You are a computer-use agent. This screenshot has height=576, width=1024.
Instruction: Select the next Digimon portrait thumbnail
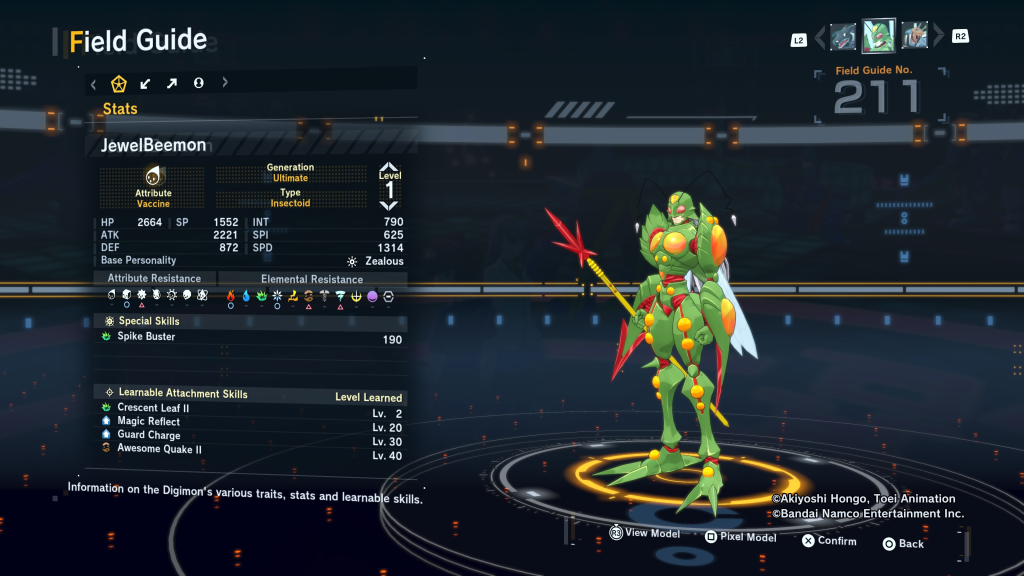pyautogui.click(x=914, y=37)
